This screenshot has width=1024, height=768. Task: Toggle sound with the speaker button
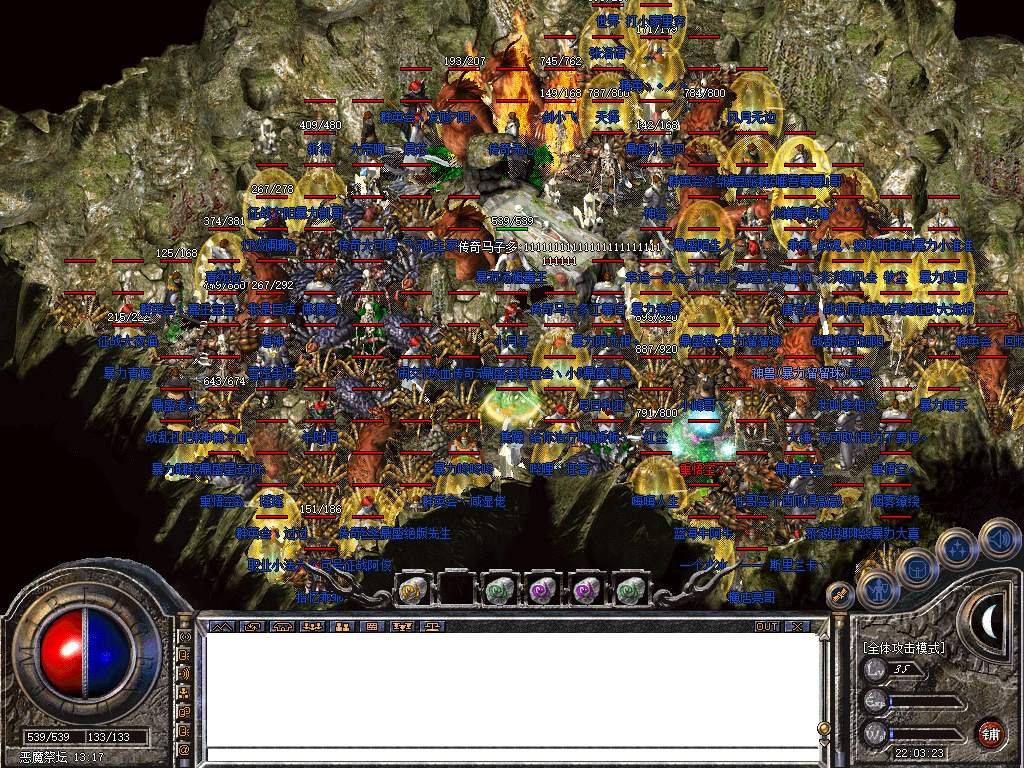coord(997,538)
